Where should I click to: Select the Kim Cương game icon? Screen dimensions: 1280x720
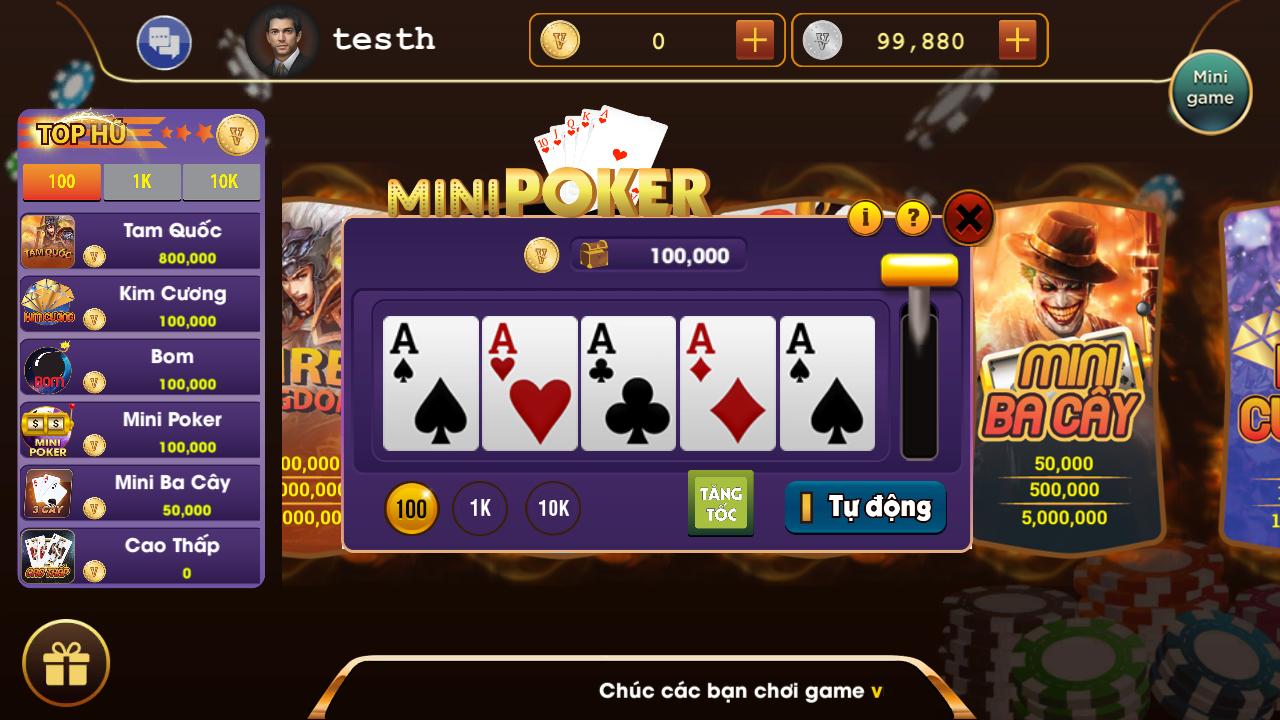(45, 303)
